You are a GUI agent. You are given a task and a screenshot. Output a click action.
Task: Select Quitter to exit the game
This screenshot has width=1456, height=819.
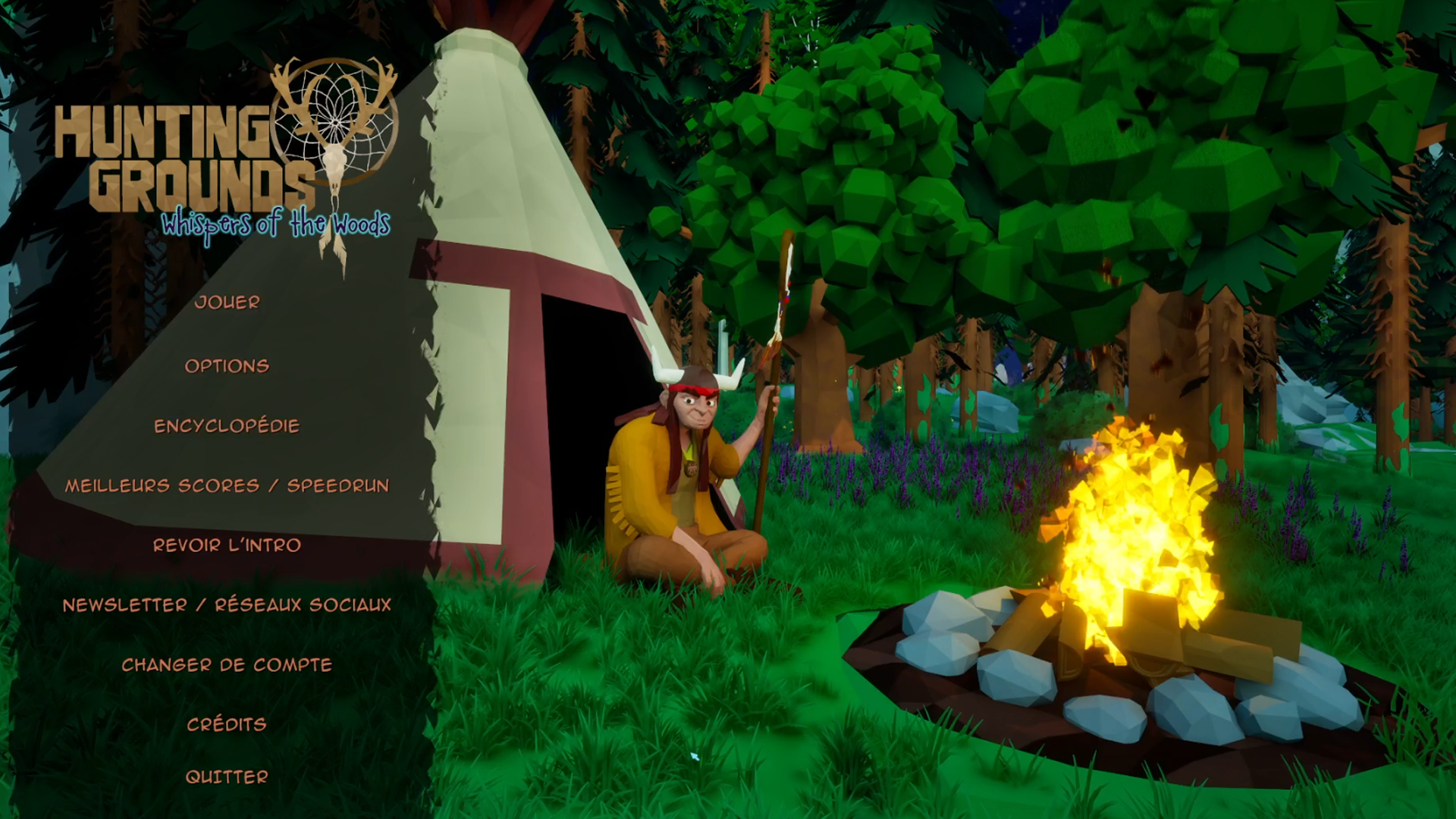227,777
